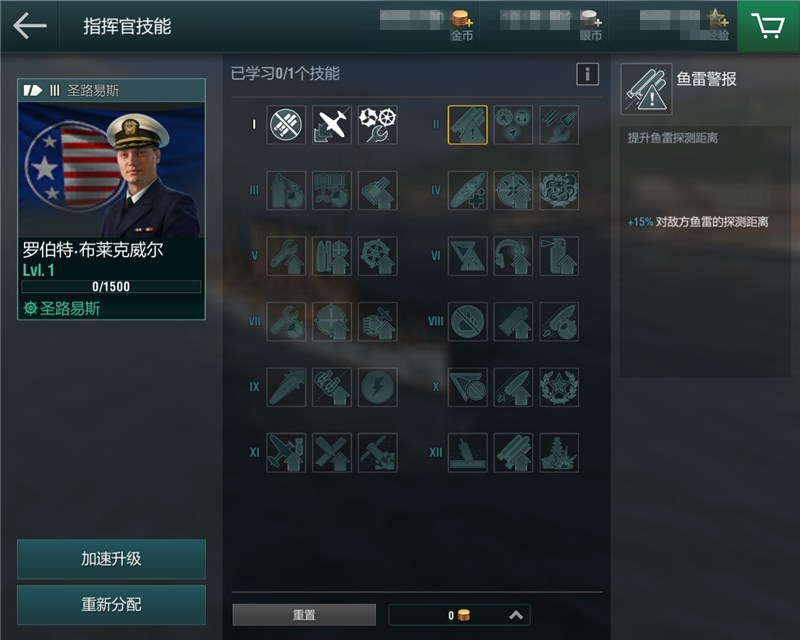Select the highlighted torpedo warning skill
The height and width of the screenshot is (640, 800).
pos(468,125)
